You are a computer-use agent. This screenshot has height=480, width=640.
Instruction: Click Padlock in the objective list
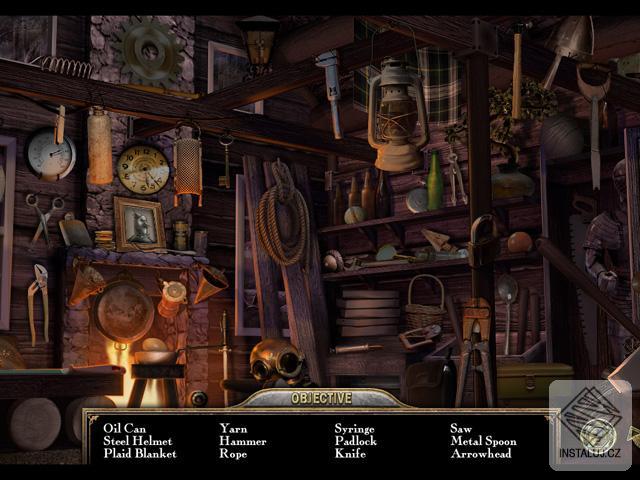tap(355, 441)
